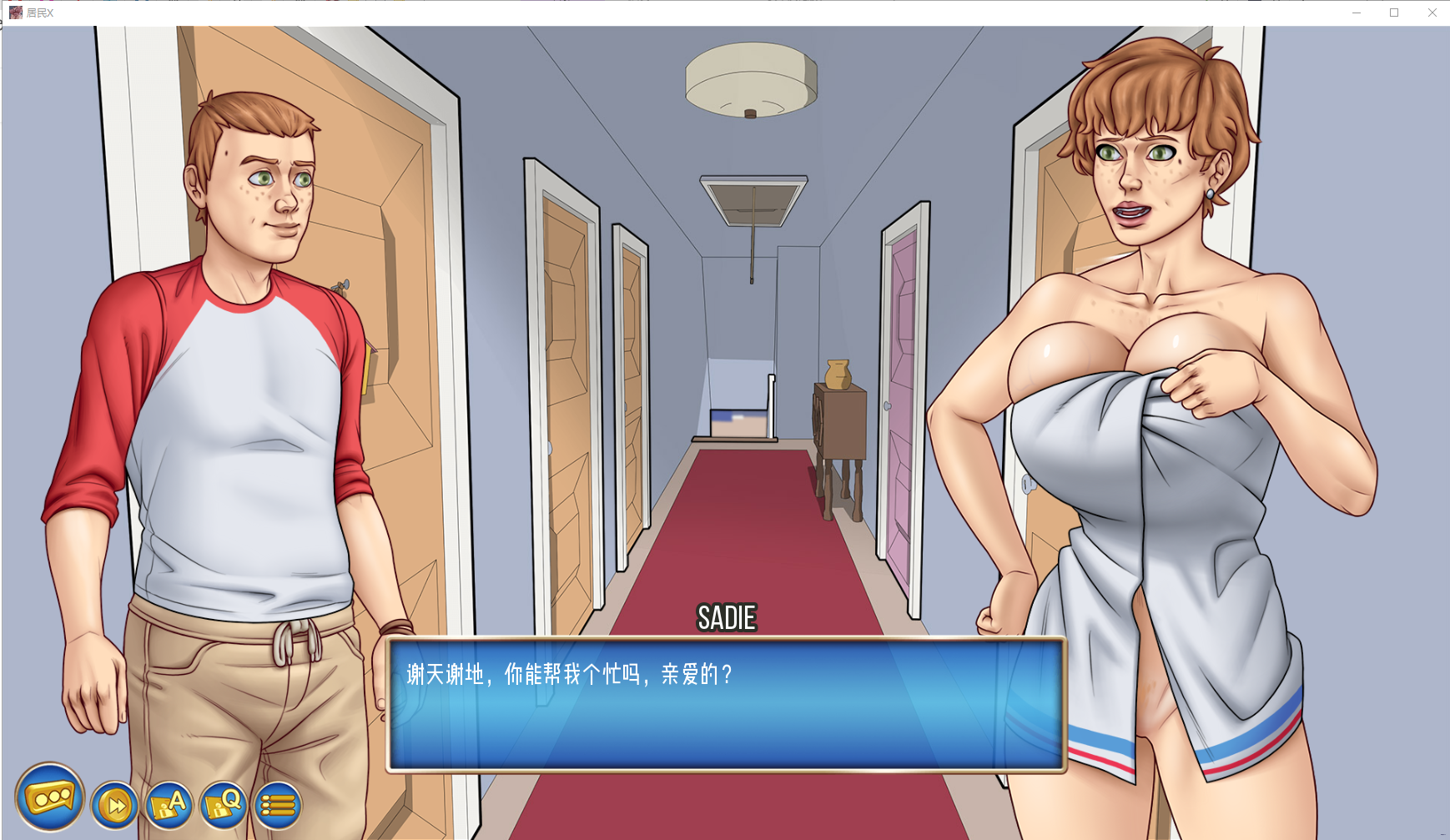Advance the blue dialogue text box

726,704
